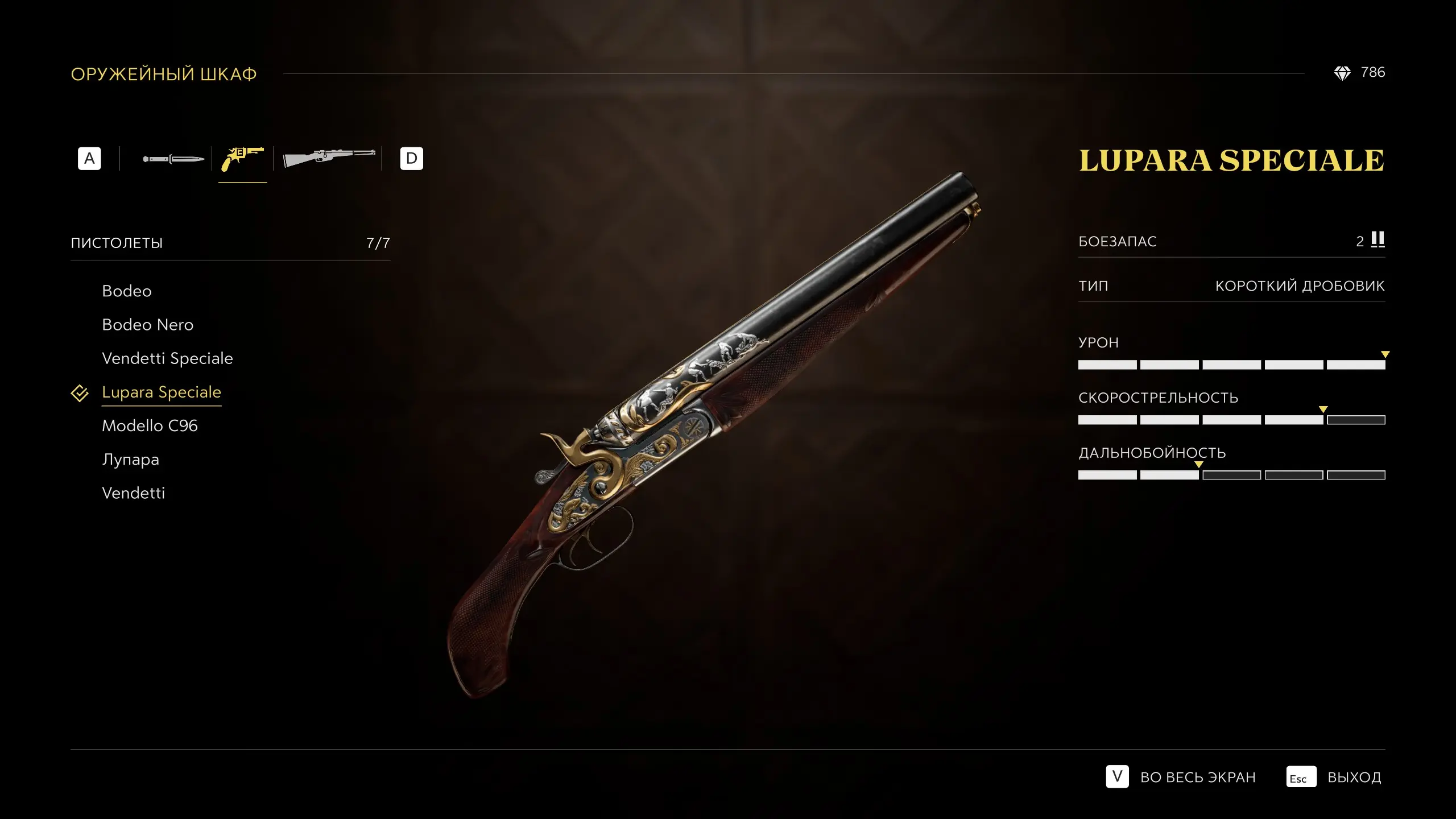Image resolution: width=1456 pixels, height=819 pixels.
Task: Pick the Lupara Speciale entry
Action: pyautogui.click(x=161, y=392)
